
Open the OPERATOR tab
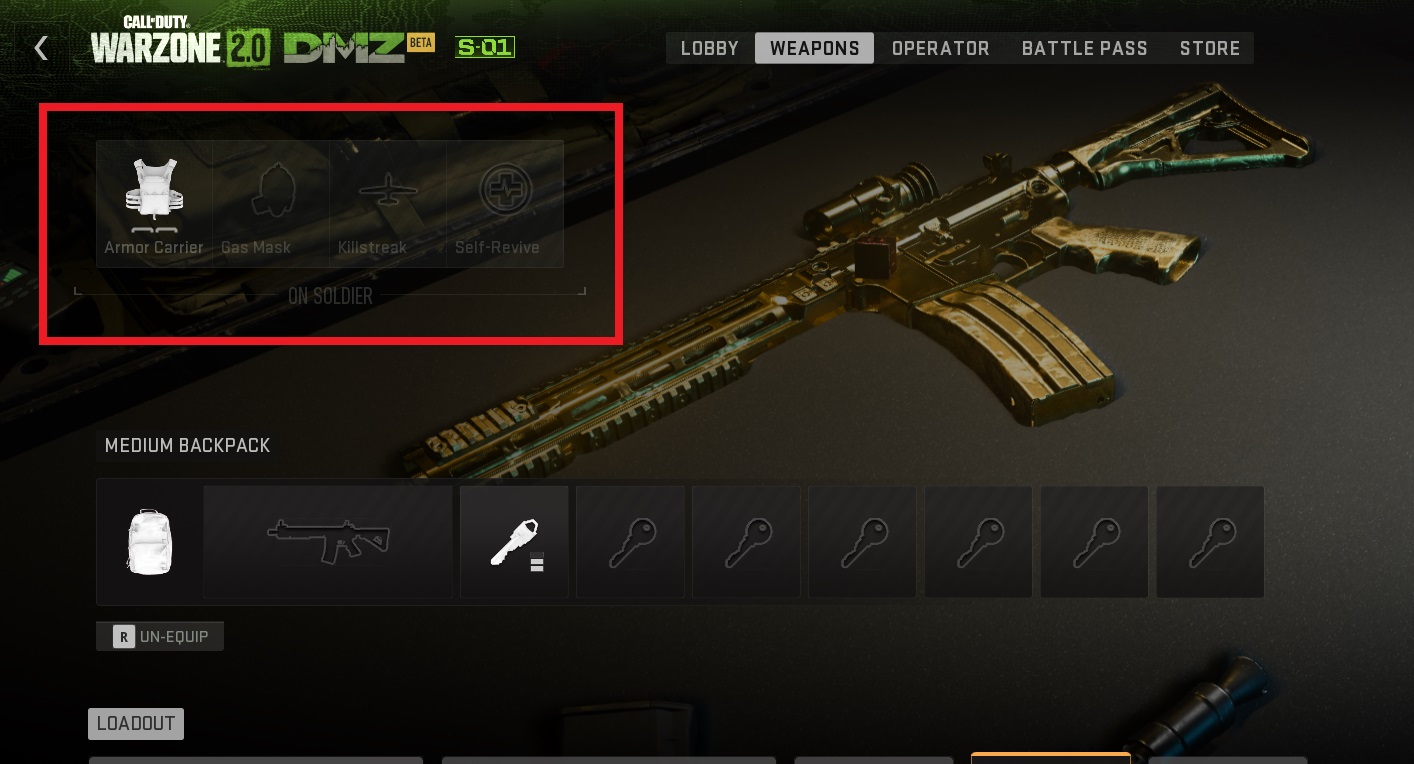[x=939, y=47]
